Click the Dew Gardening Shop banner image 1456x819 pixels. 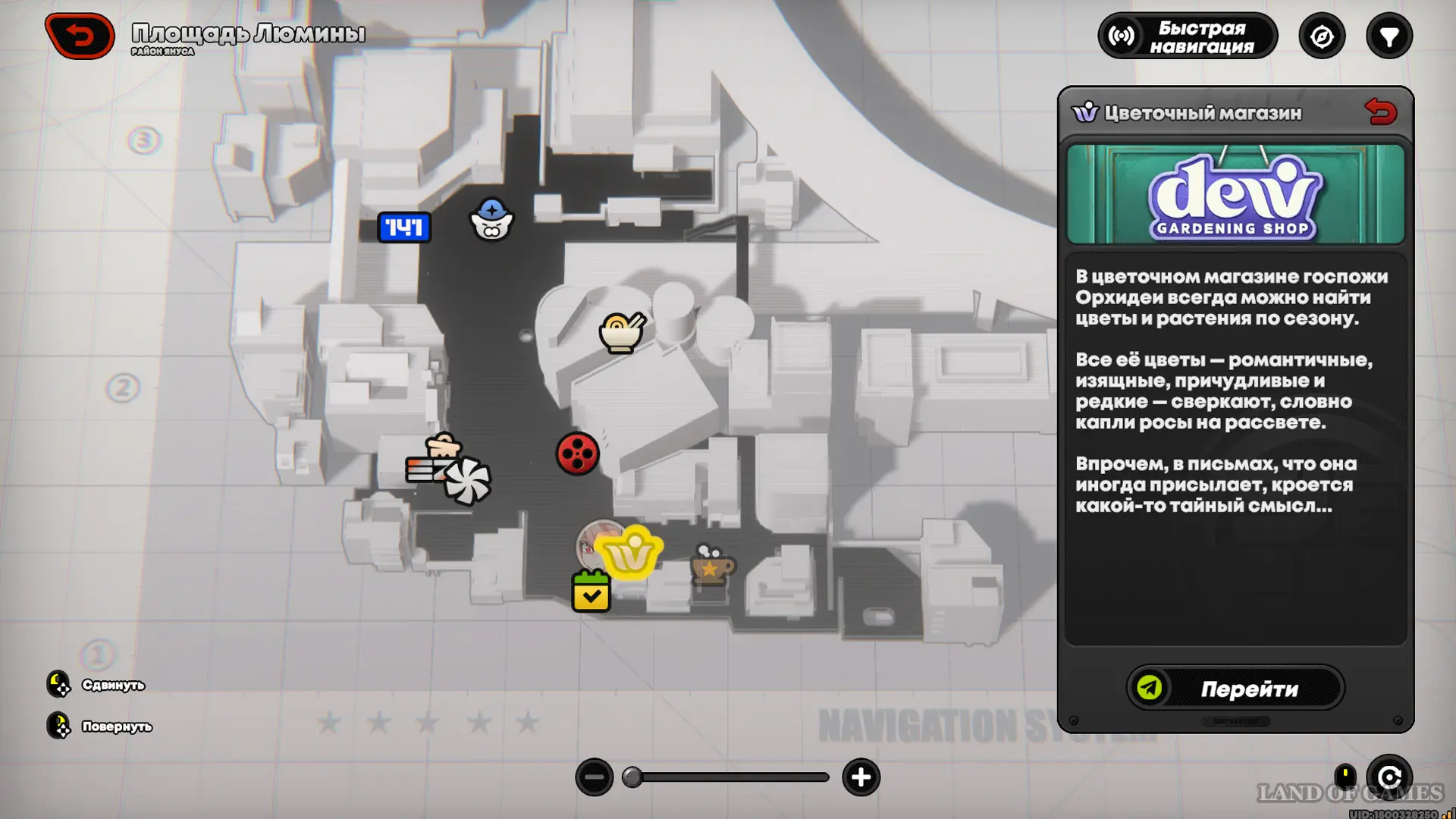point(1235,195)
